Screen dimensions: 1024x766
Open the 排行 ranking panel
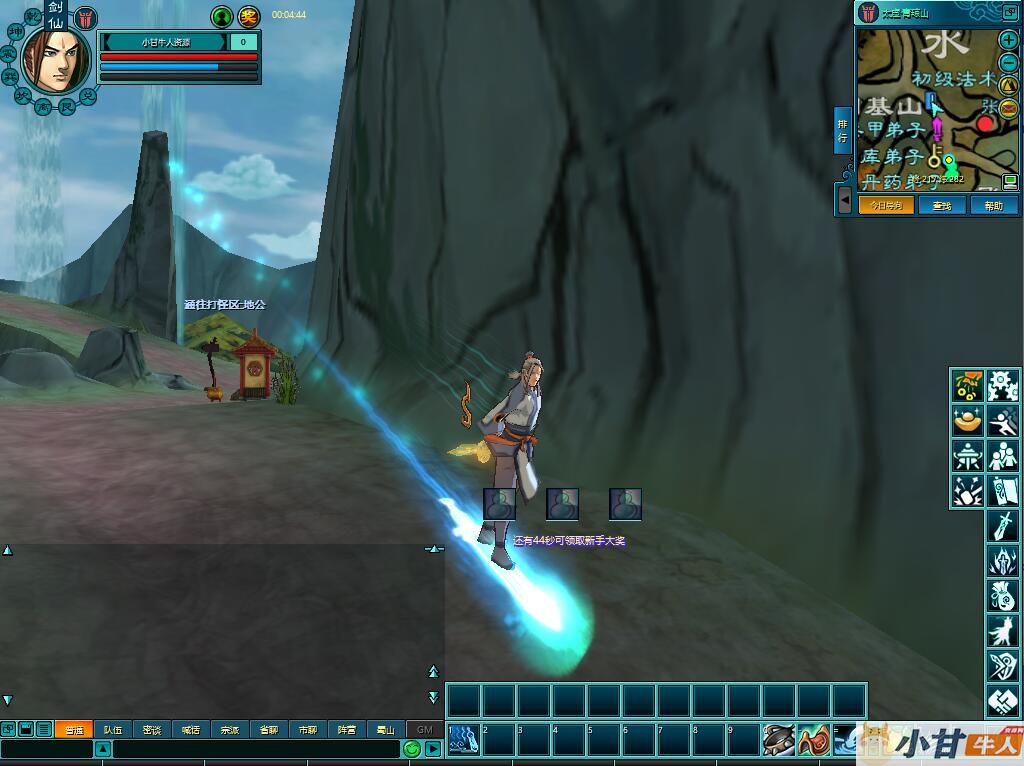(842, 130)
